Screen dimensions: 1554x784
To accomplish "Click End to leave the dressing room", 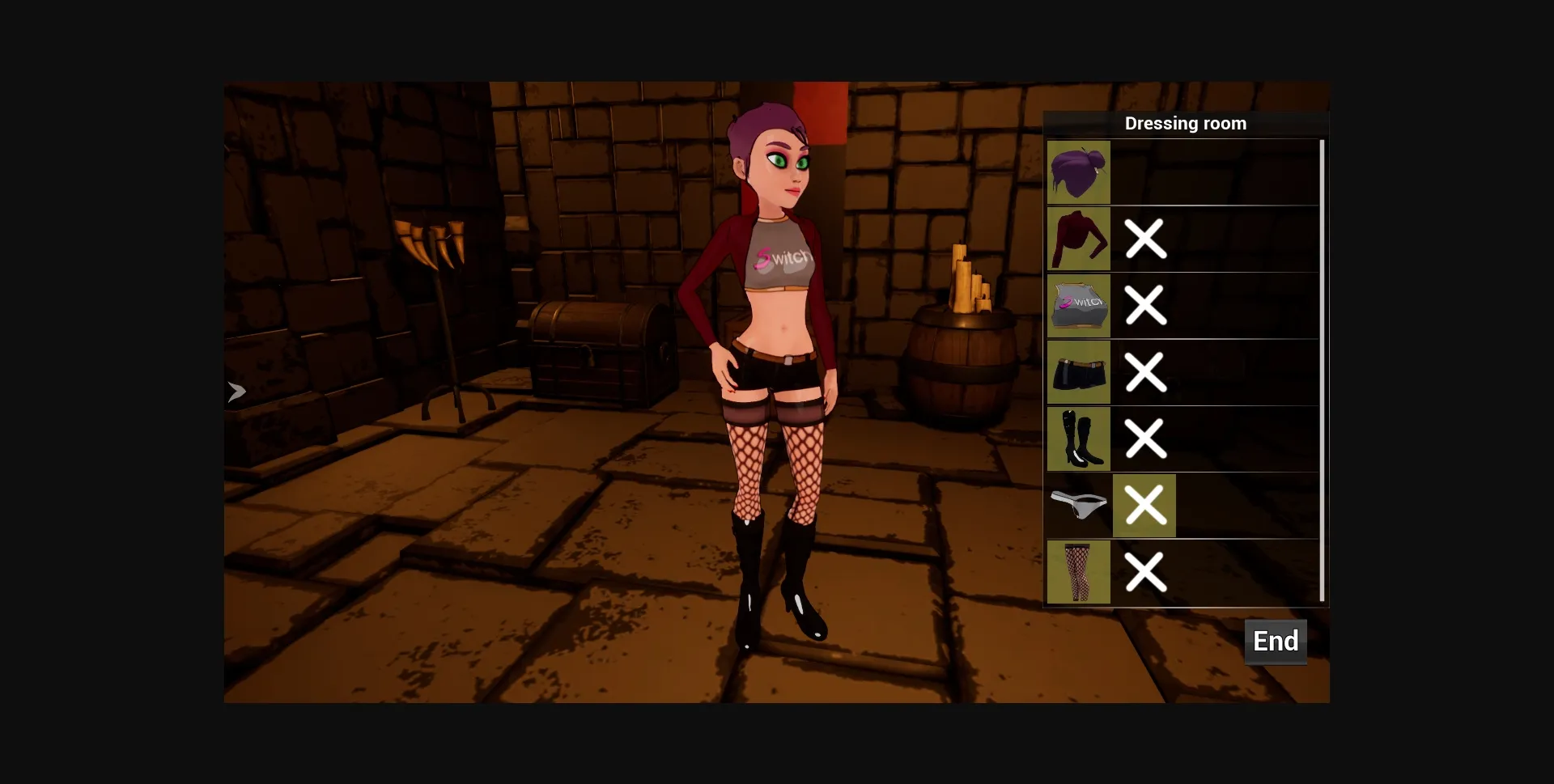I will click(1276, 642).
